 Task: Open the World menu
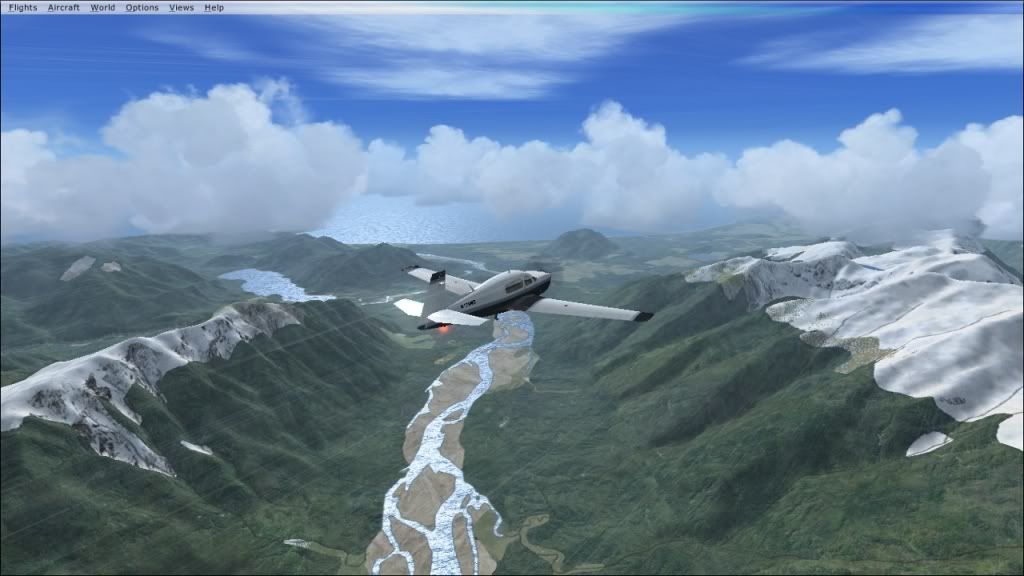coord(103,7)
